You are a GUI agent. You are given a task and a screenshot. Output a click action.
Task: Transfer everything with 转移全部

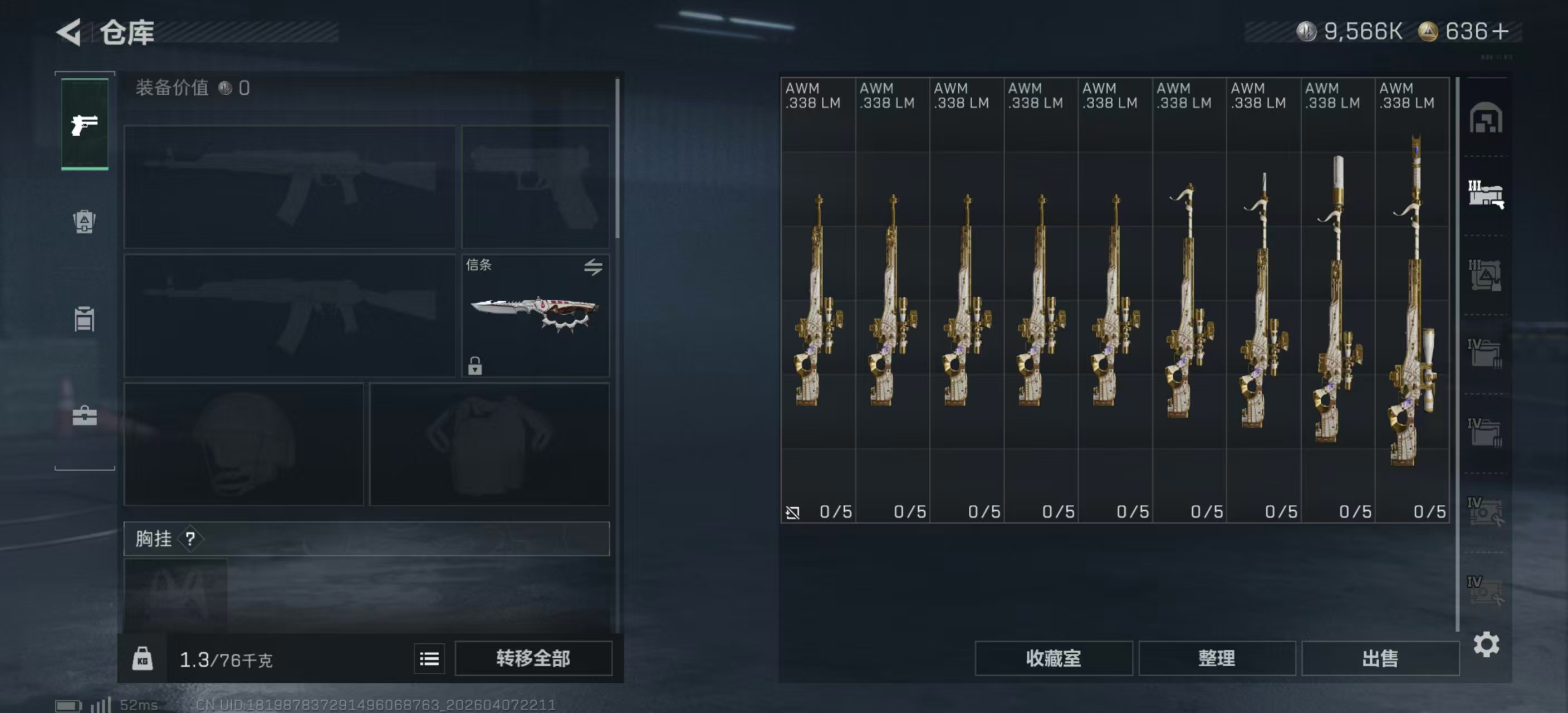[533, 658]
